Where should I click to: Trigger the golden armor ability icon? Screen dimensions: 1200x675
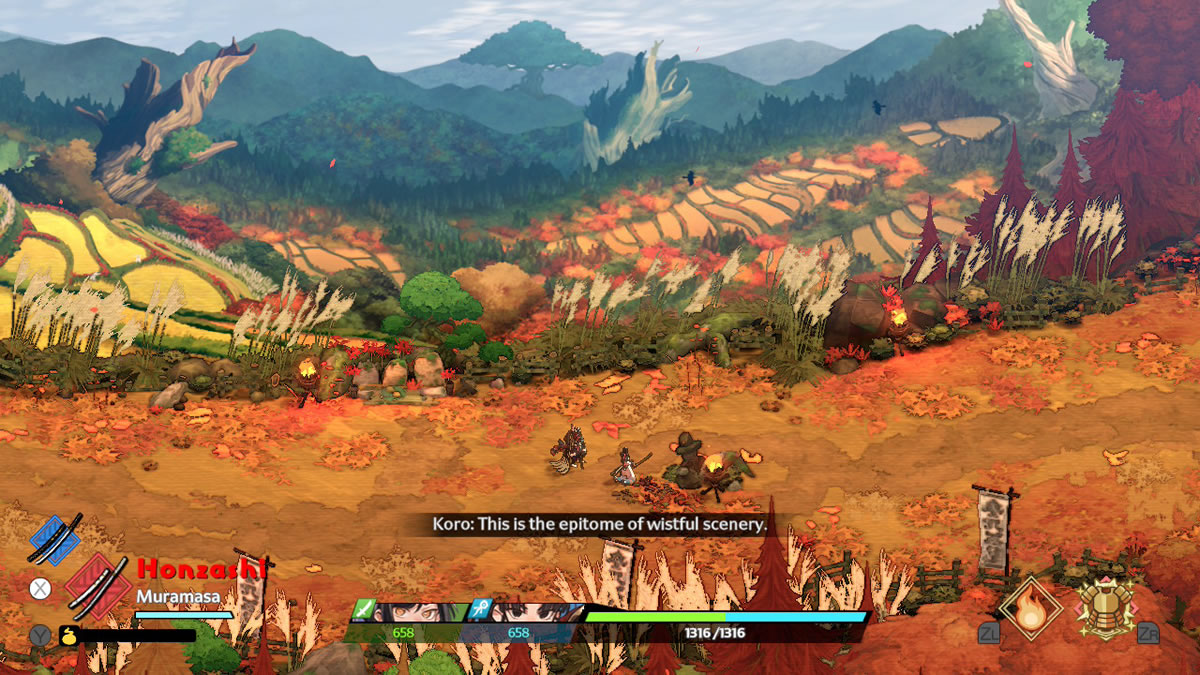[1105, 607]
